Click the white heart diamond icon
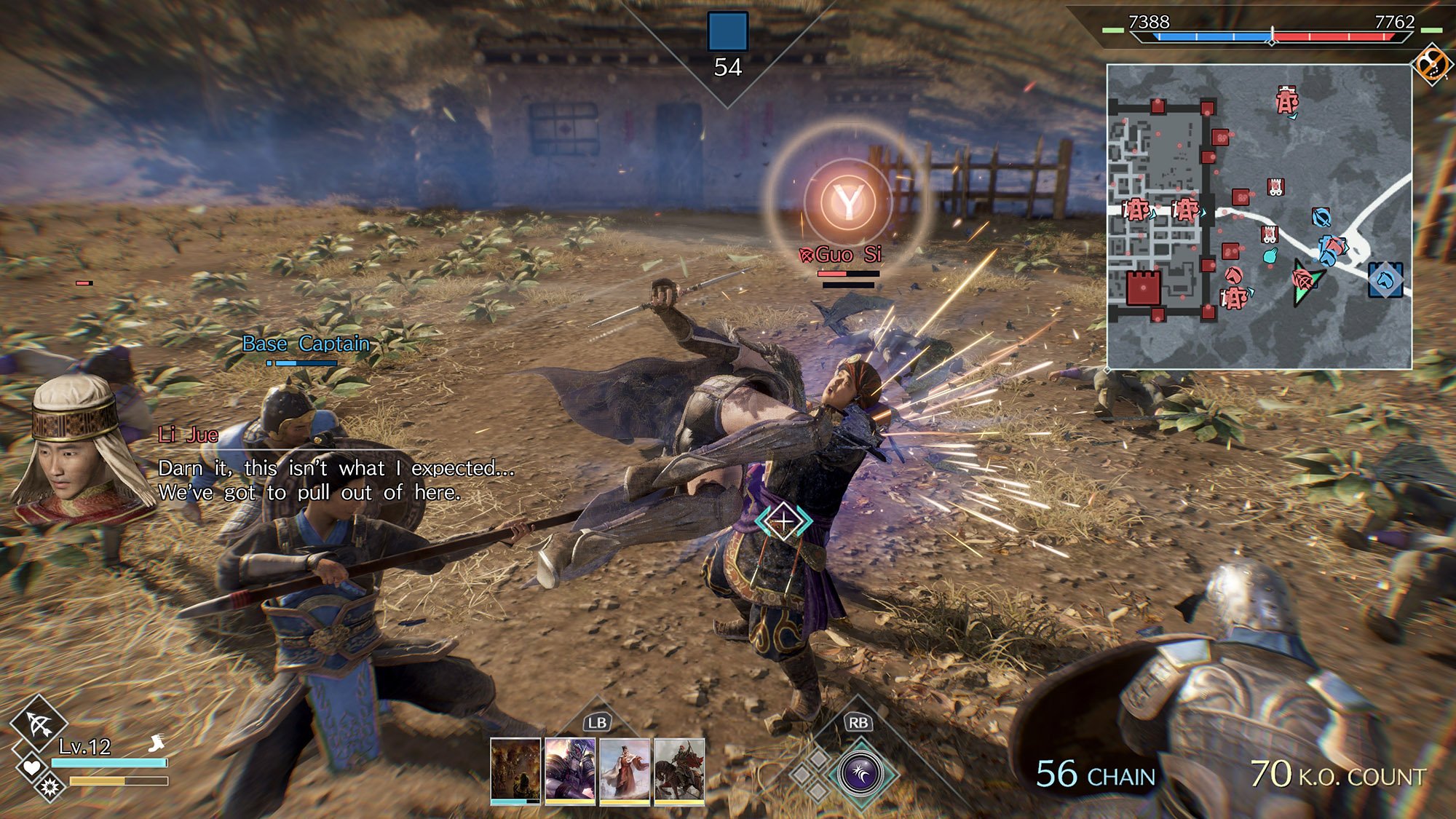Viewport: 1456px width, 819px height. 31,767
